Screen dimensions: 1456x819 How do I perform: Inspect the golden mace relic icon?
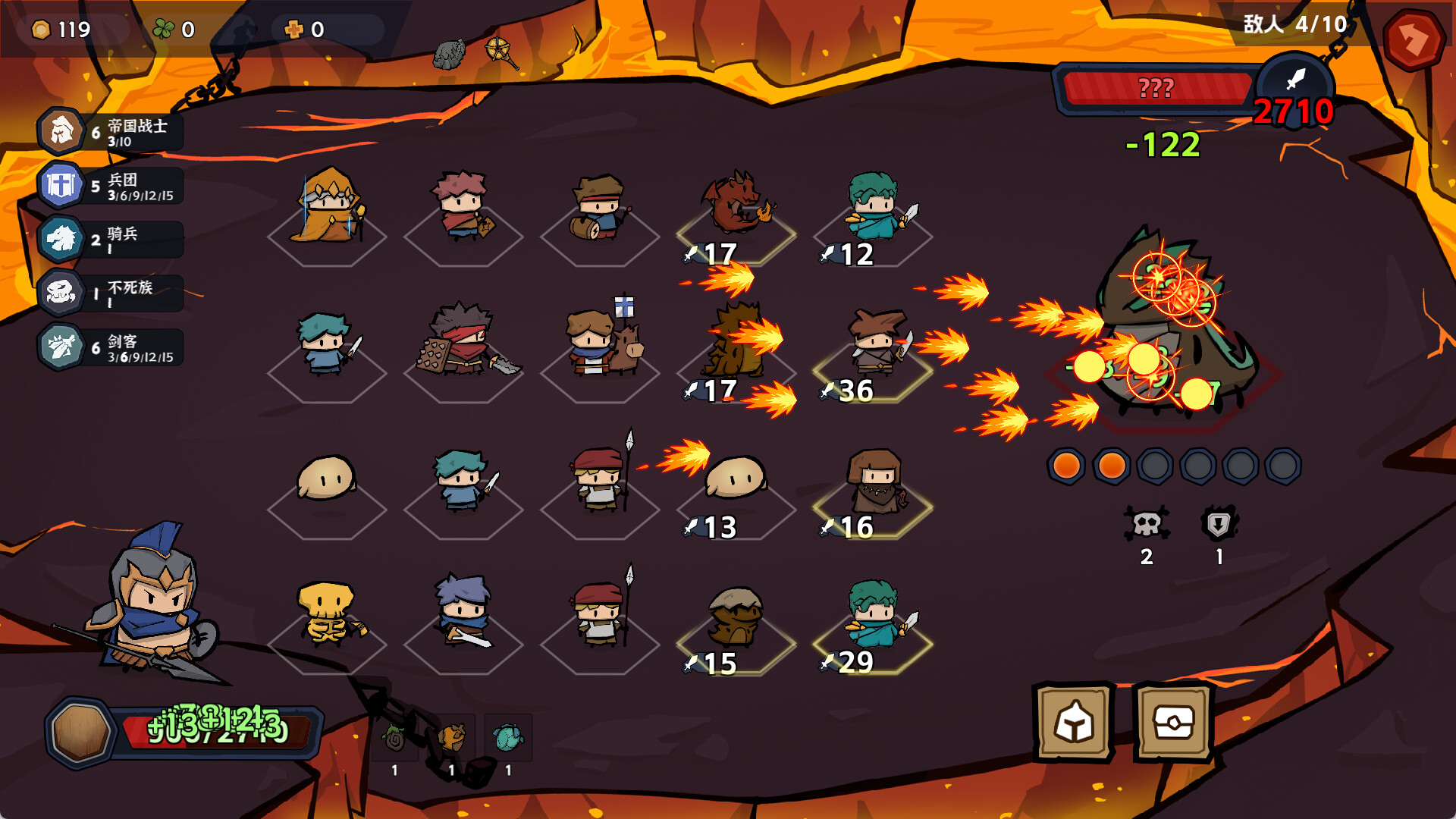501,52
